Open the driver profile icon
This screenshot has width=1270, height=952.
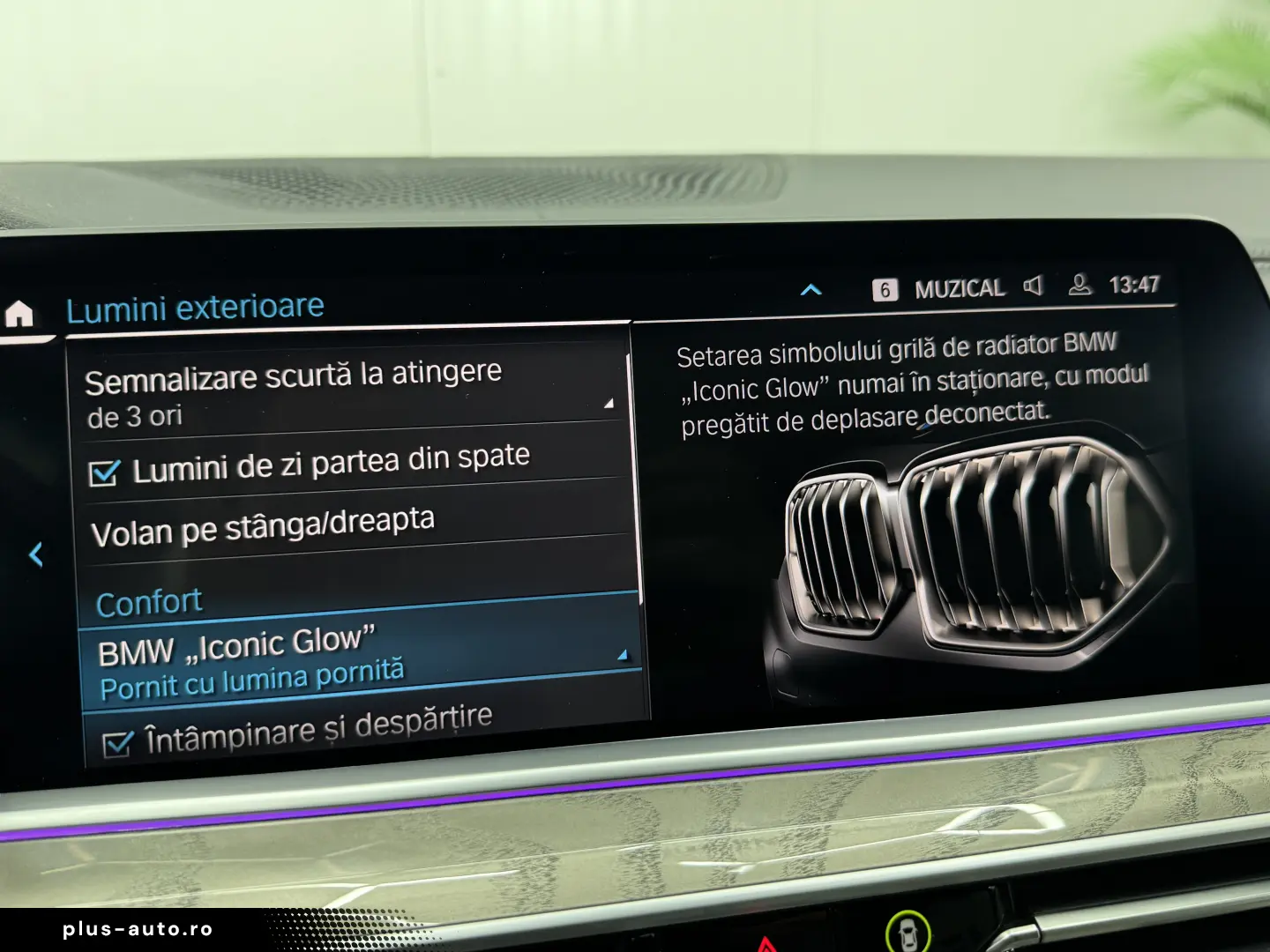point(1078,287)
